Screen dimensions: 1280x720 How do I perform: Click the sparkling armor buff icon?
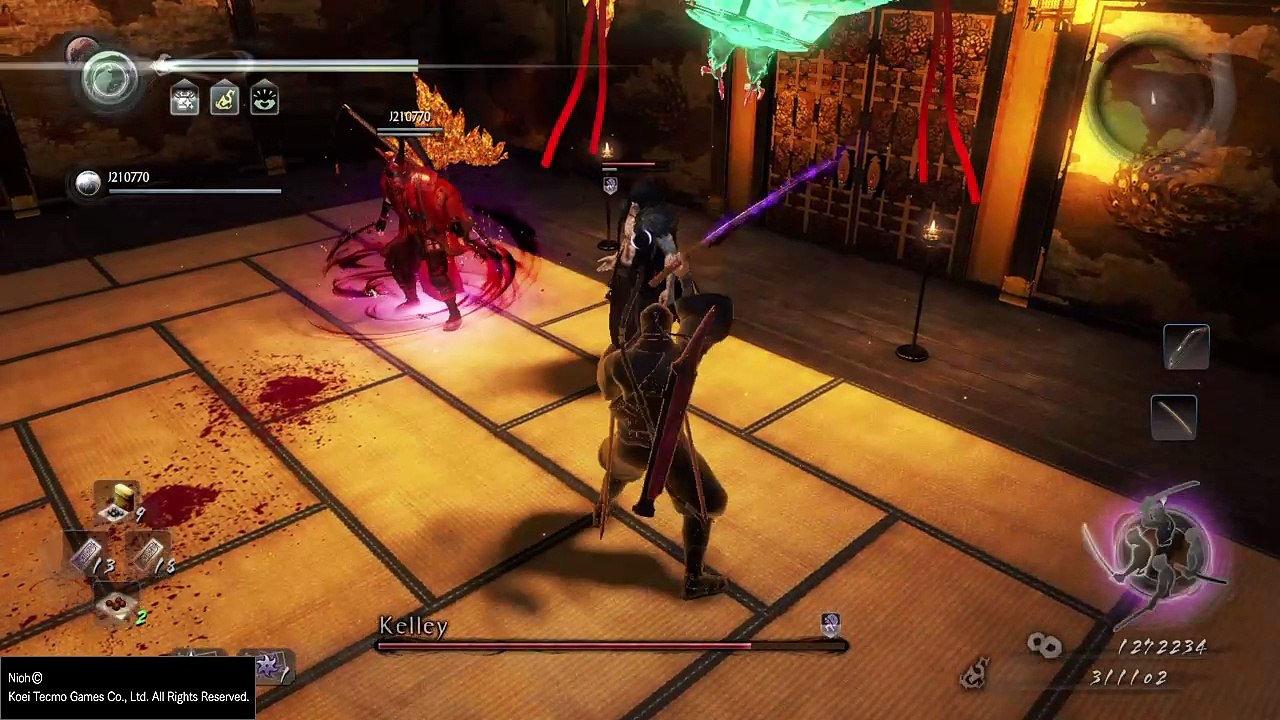coord(184,98)
